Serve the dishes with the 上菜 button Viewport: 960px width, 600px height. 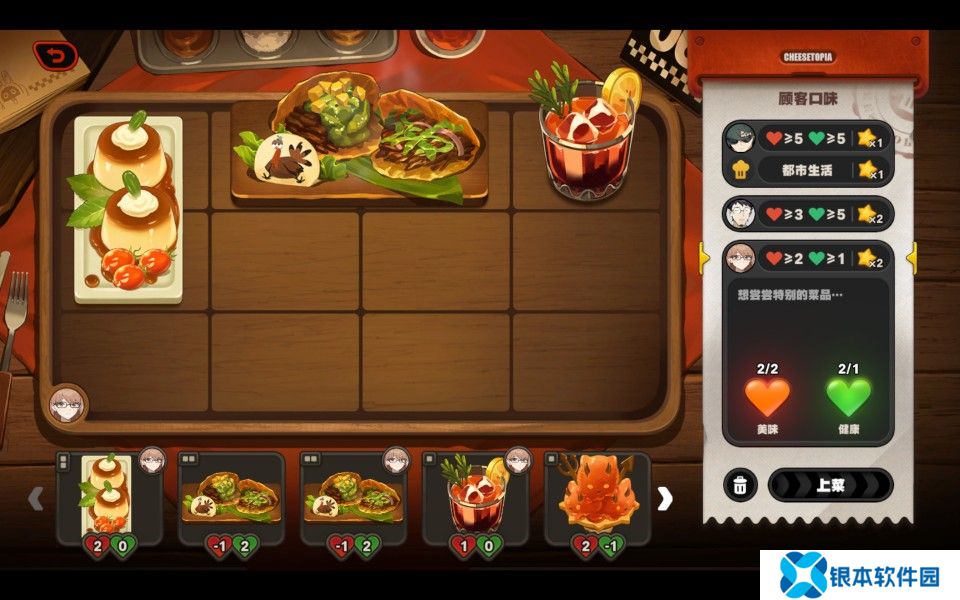[x=829, y=485]
